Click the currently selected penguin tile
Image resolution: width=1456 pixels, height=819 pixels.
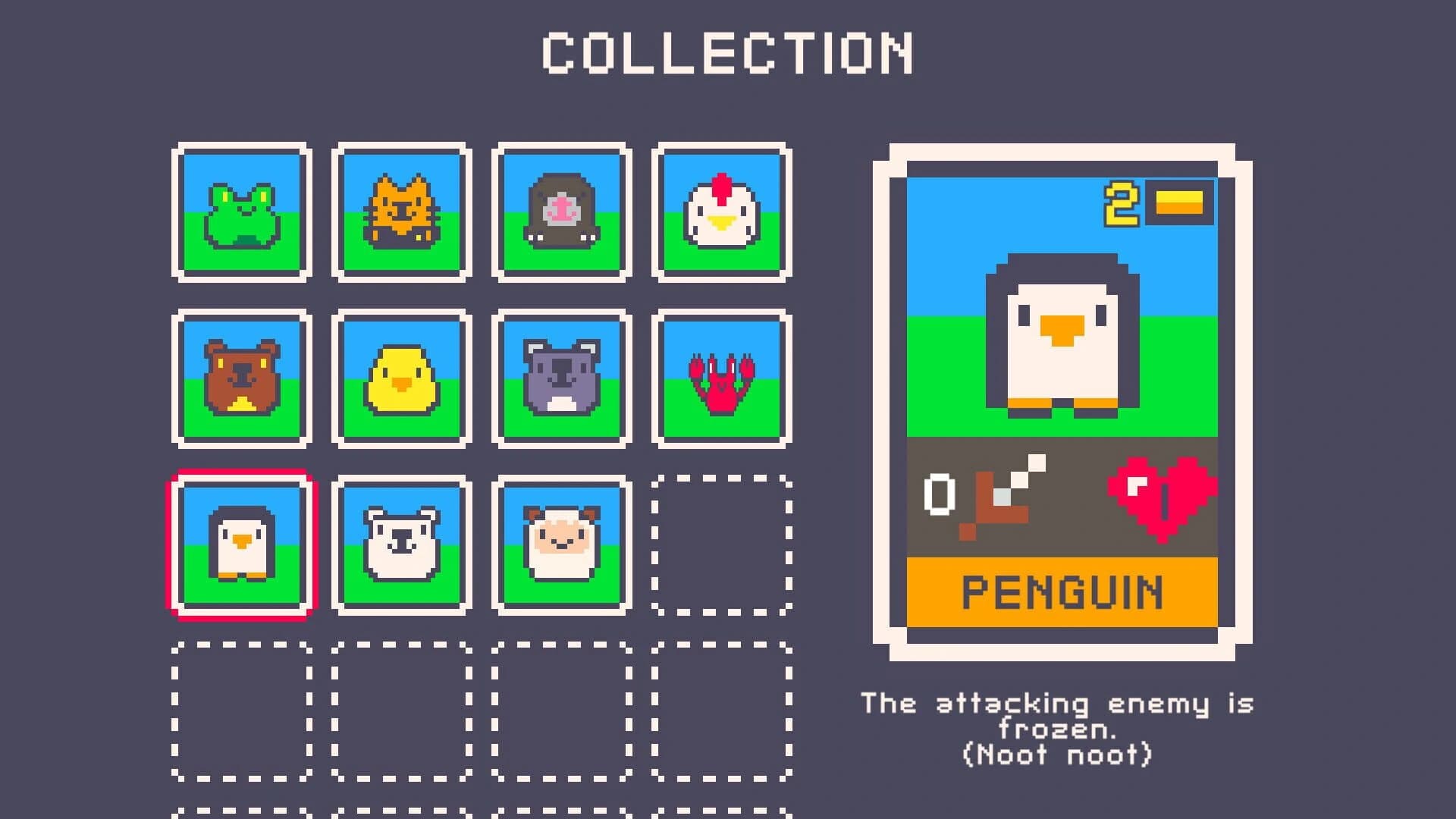(241, 544)
